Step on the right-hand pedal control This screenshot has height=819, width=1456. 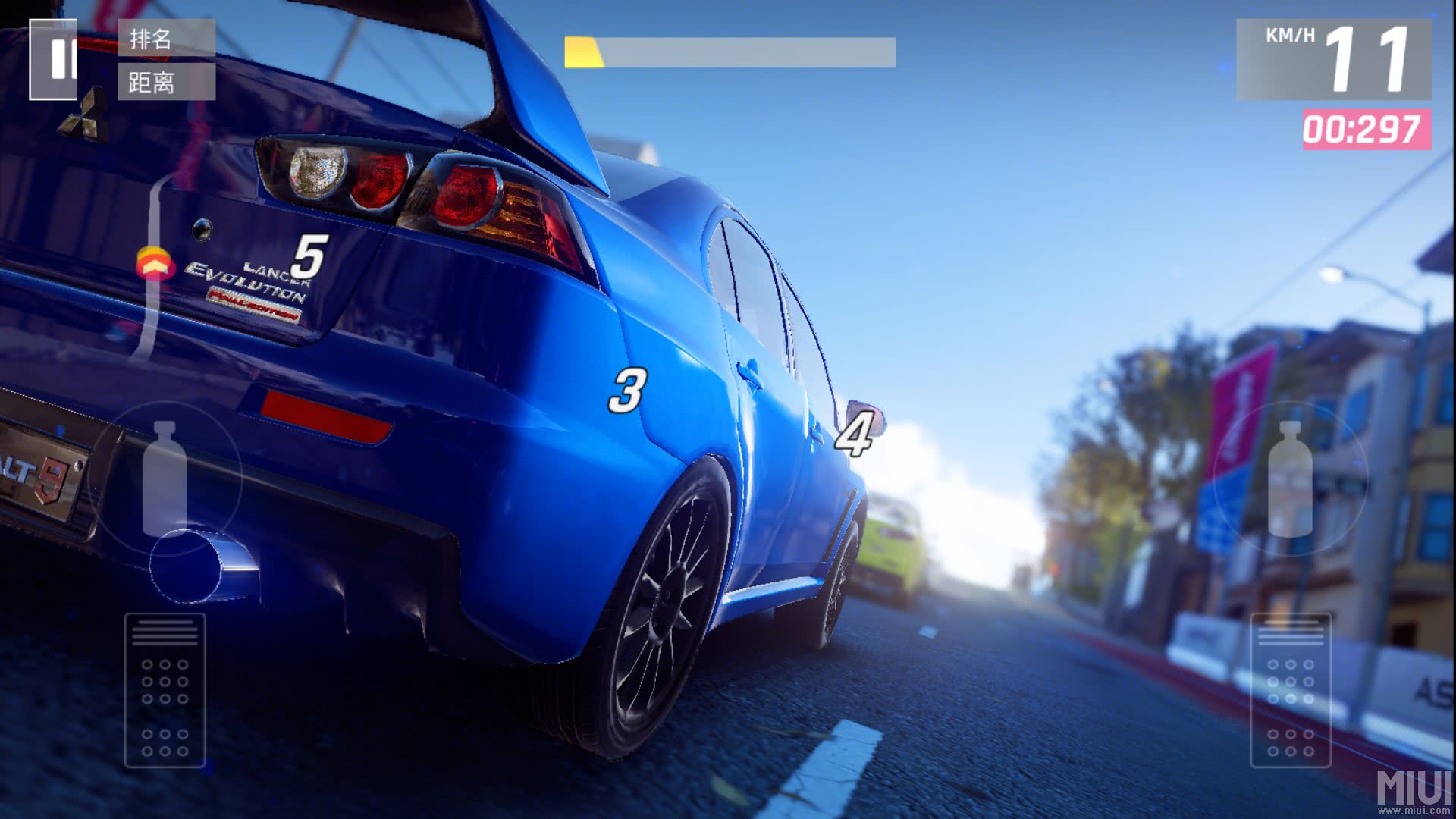(1290, 689)
